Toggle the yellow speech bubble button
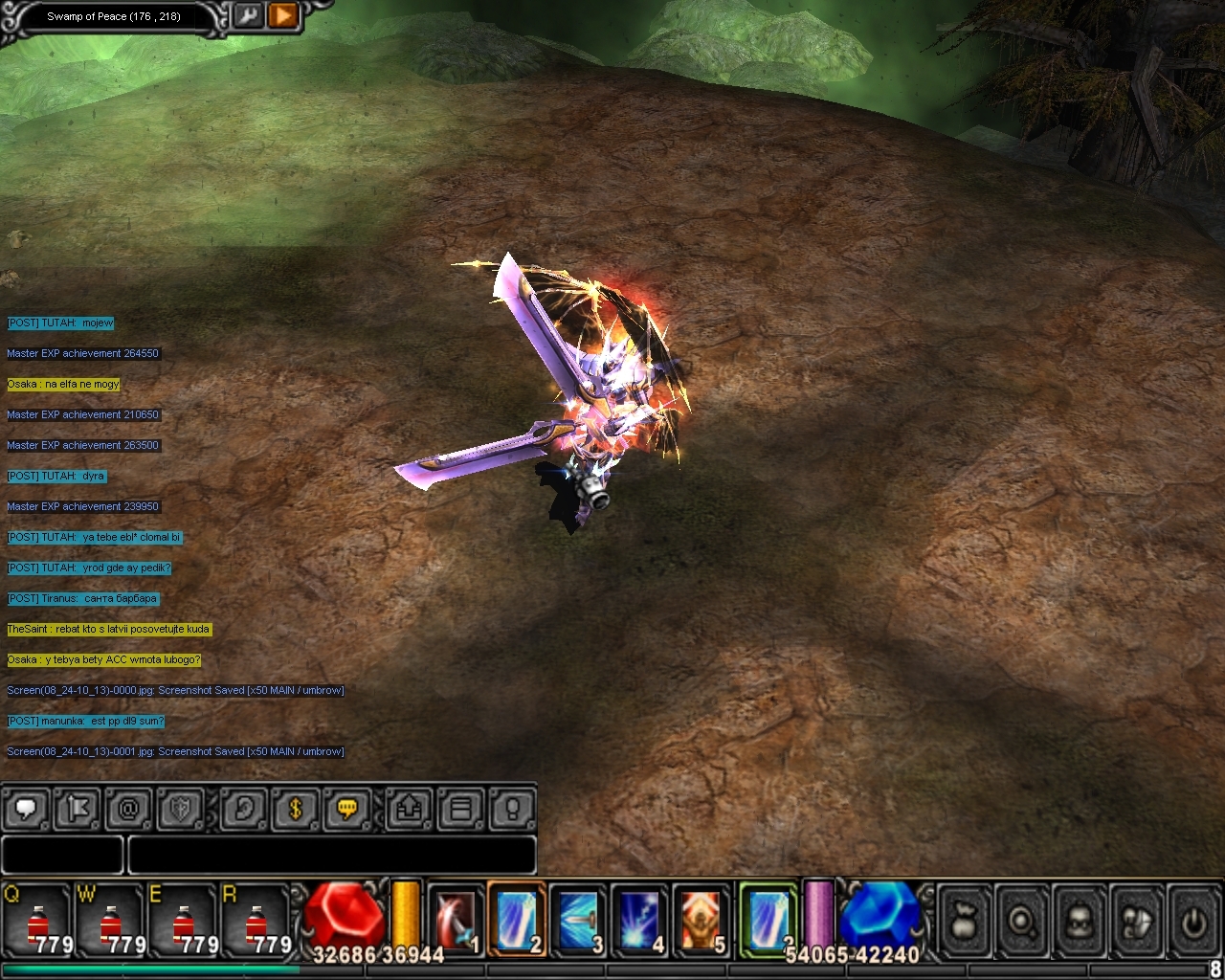1225x980 pixels. click(347, 810)
